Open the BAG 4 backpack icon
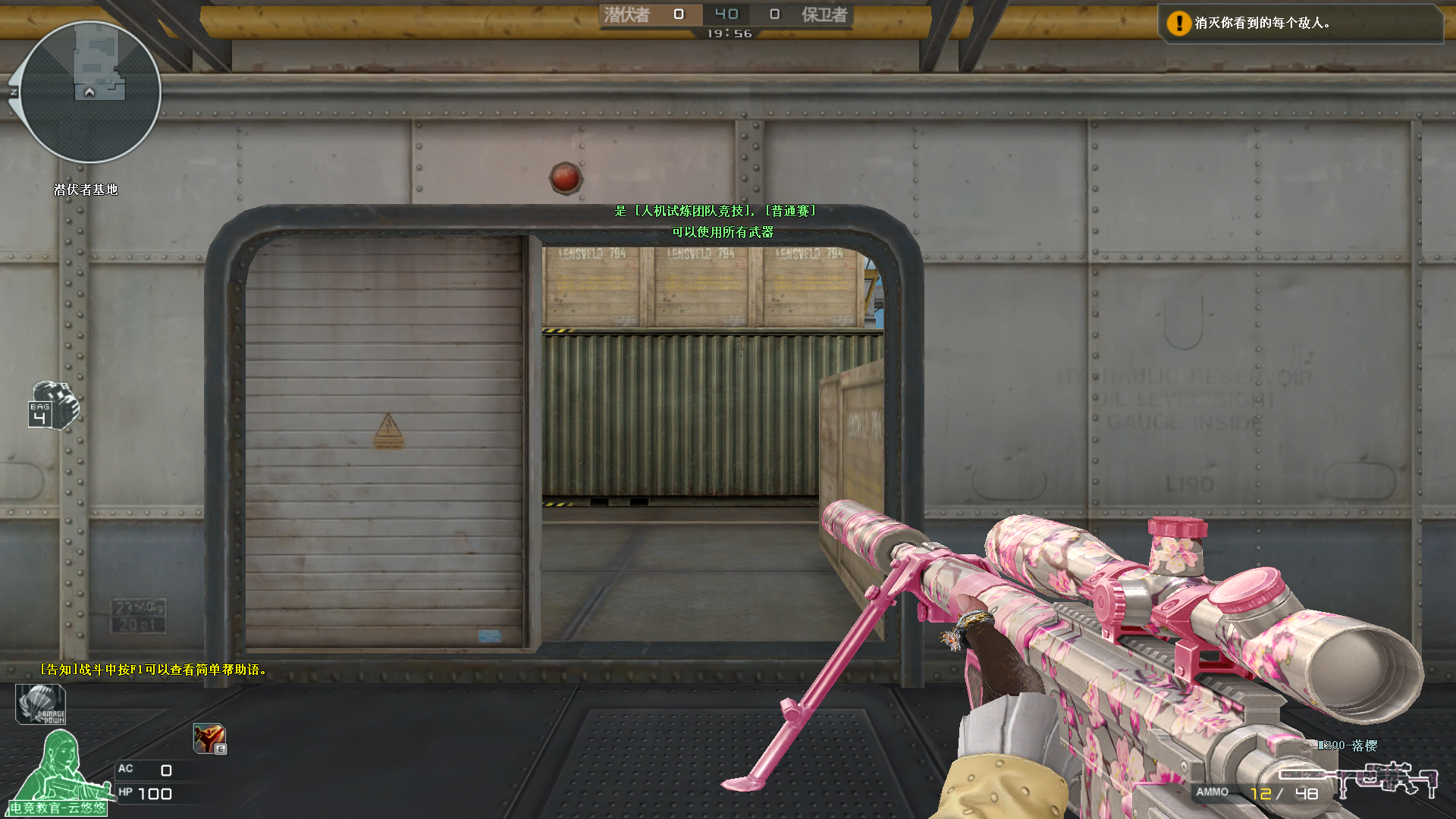The image size is (1456, 819). [x=53, y=406]
